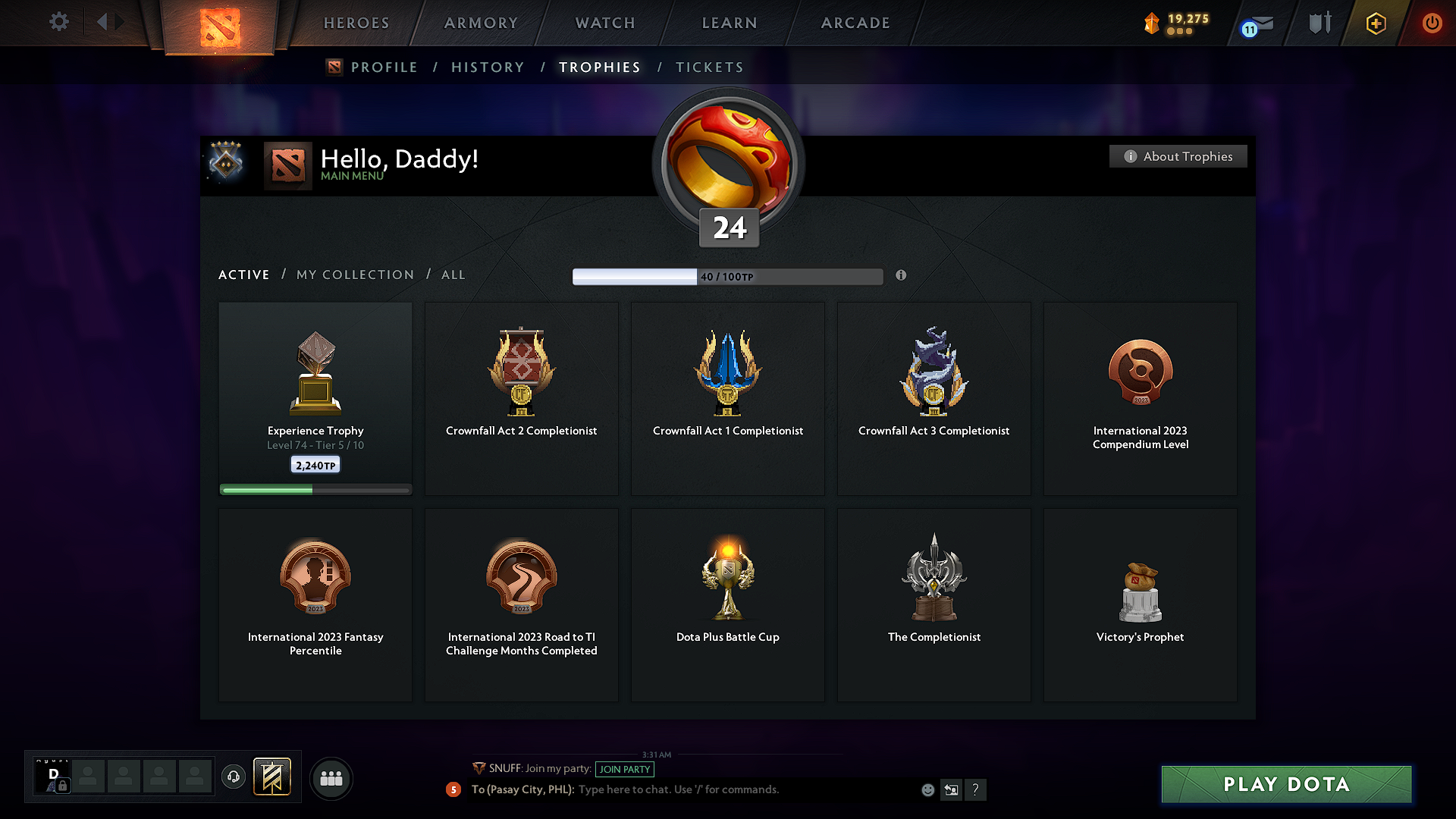The height and width of the screenshot is (819, 1456).
Task: Open the emoticon picker in chat bar
Action: point(928,789)
